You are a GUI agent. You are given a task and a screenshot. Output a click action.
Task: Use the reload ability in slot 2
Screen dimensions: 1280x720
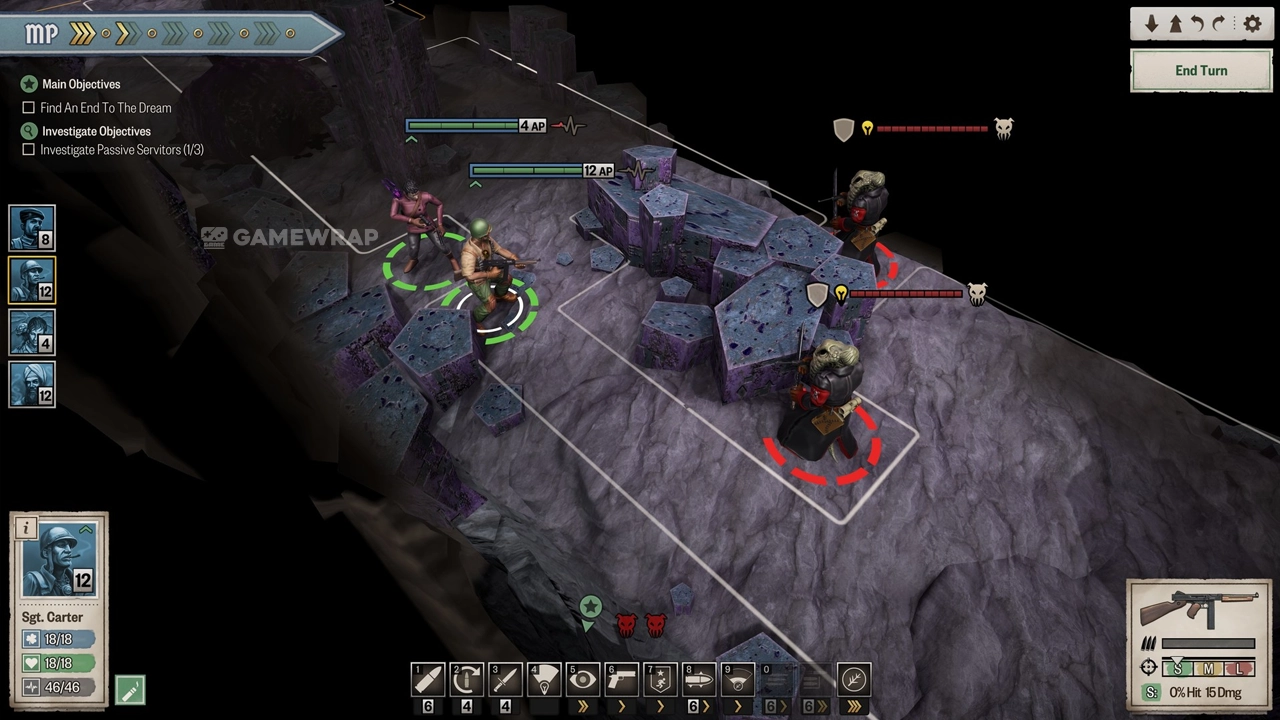pos(467,680)
